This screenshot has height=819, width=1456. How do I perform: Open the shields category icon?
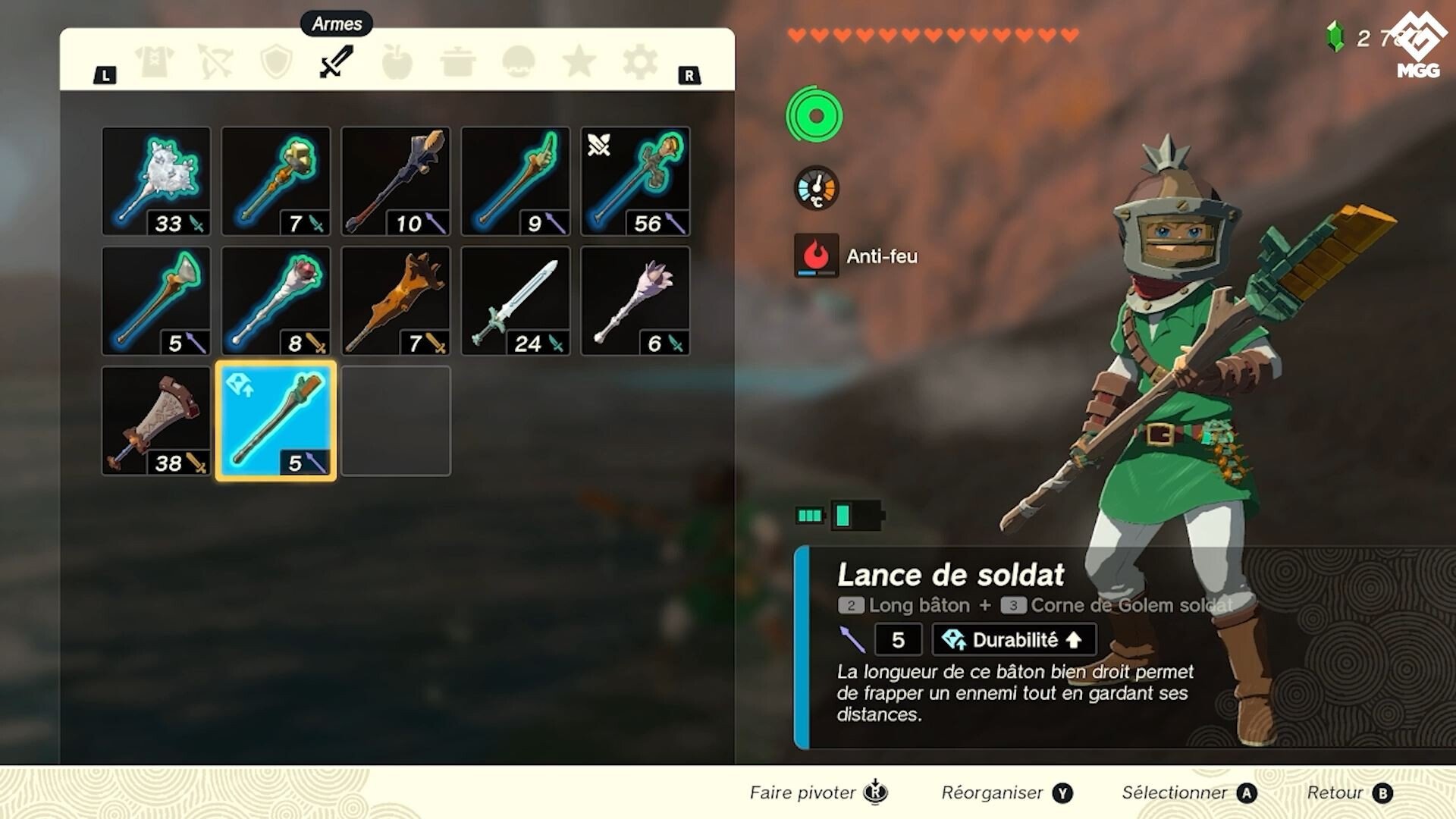(275, 61)
